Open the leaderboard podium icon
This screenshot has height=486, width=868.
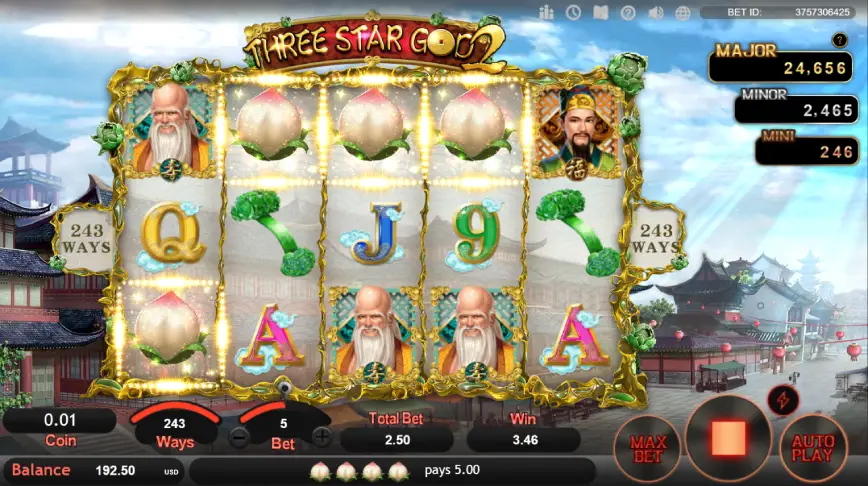coord(546,12)
